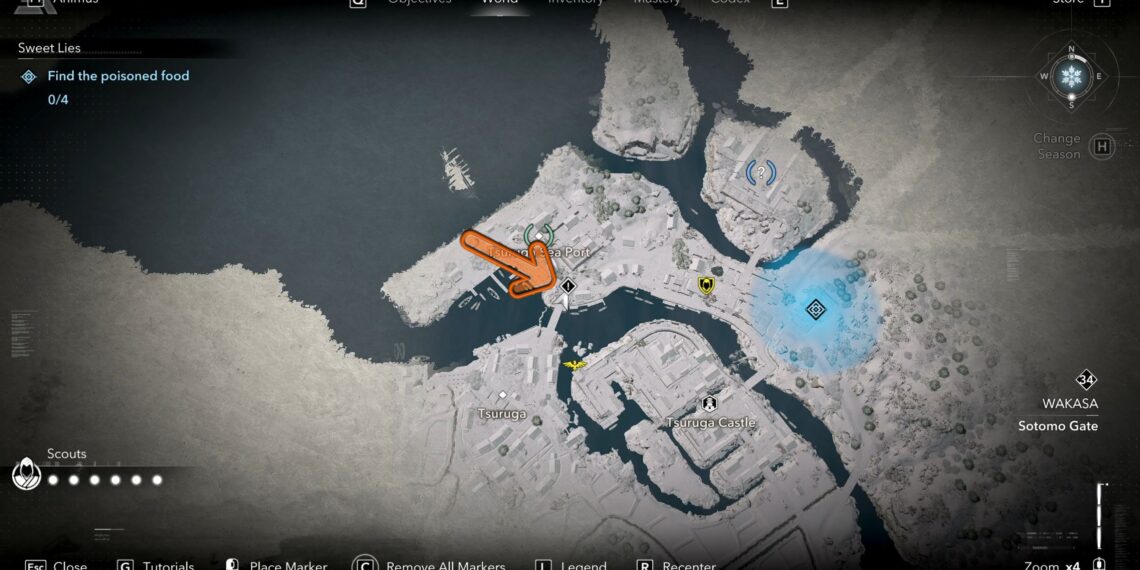The width and height of the screenshot is (1140, 570).
Task: Open the Sweet Lies quest tracker
Action: pyautogui.click(x=50, y=48)
